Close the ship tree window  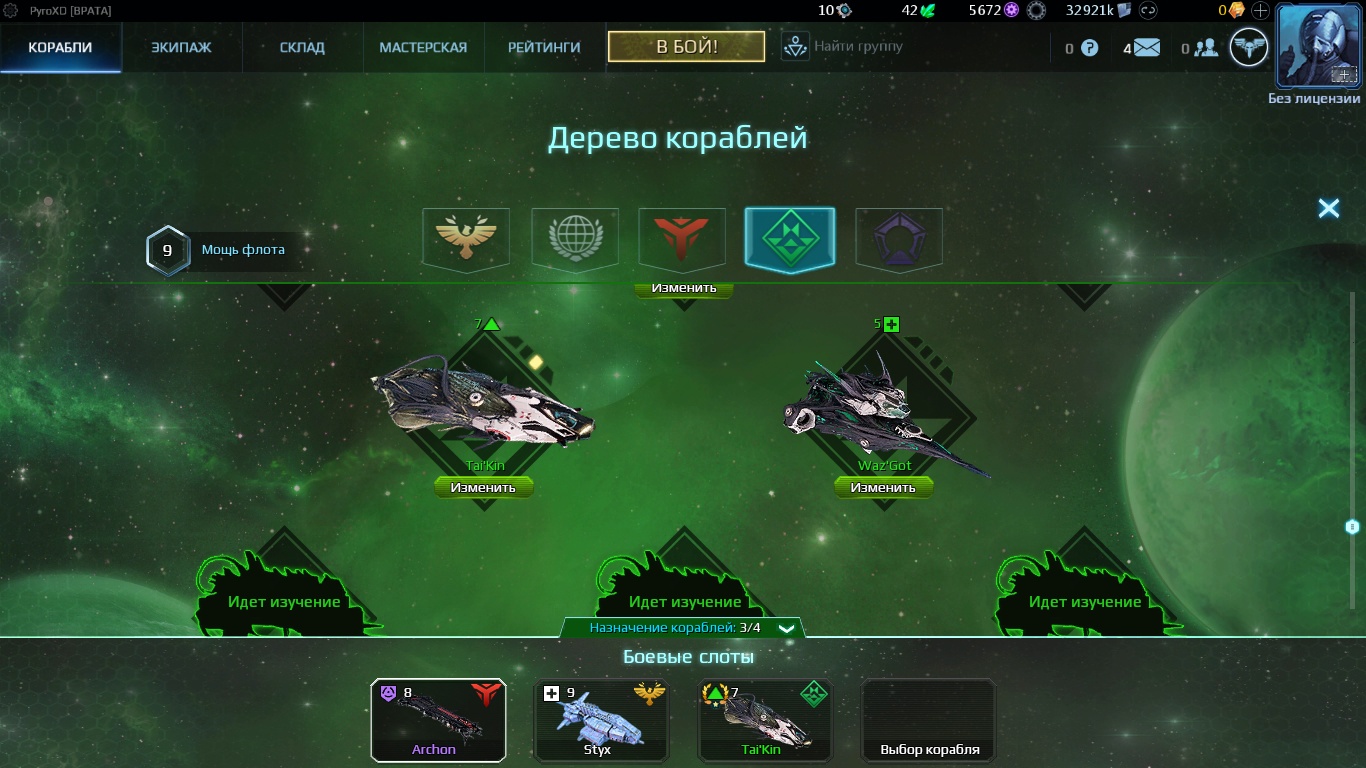click(x=1328, y=208)
